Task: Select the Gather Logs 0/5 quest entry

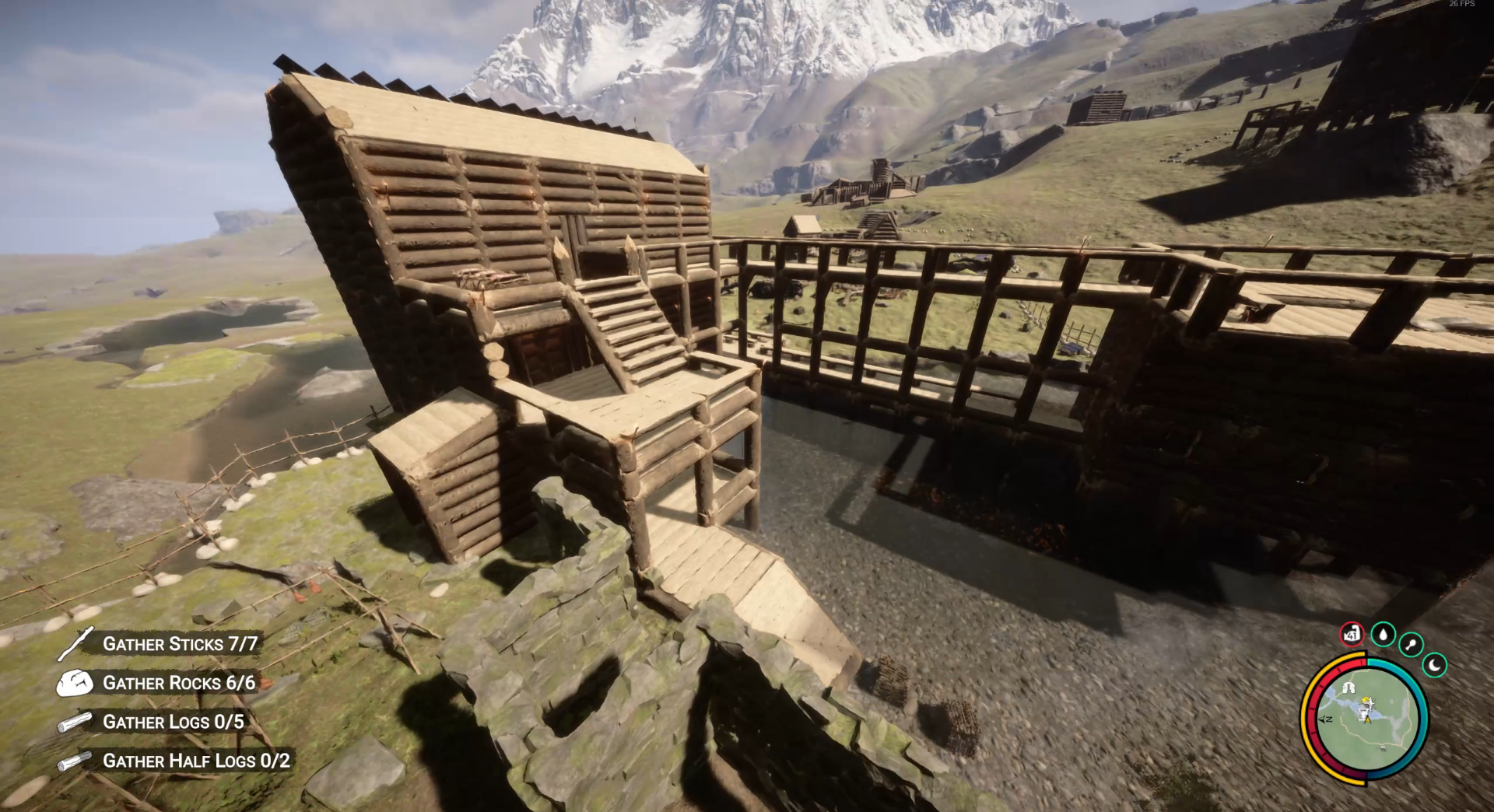Action: pos(173,722)
